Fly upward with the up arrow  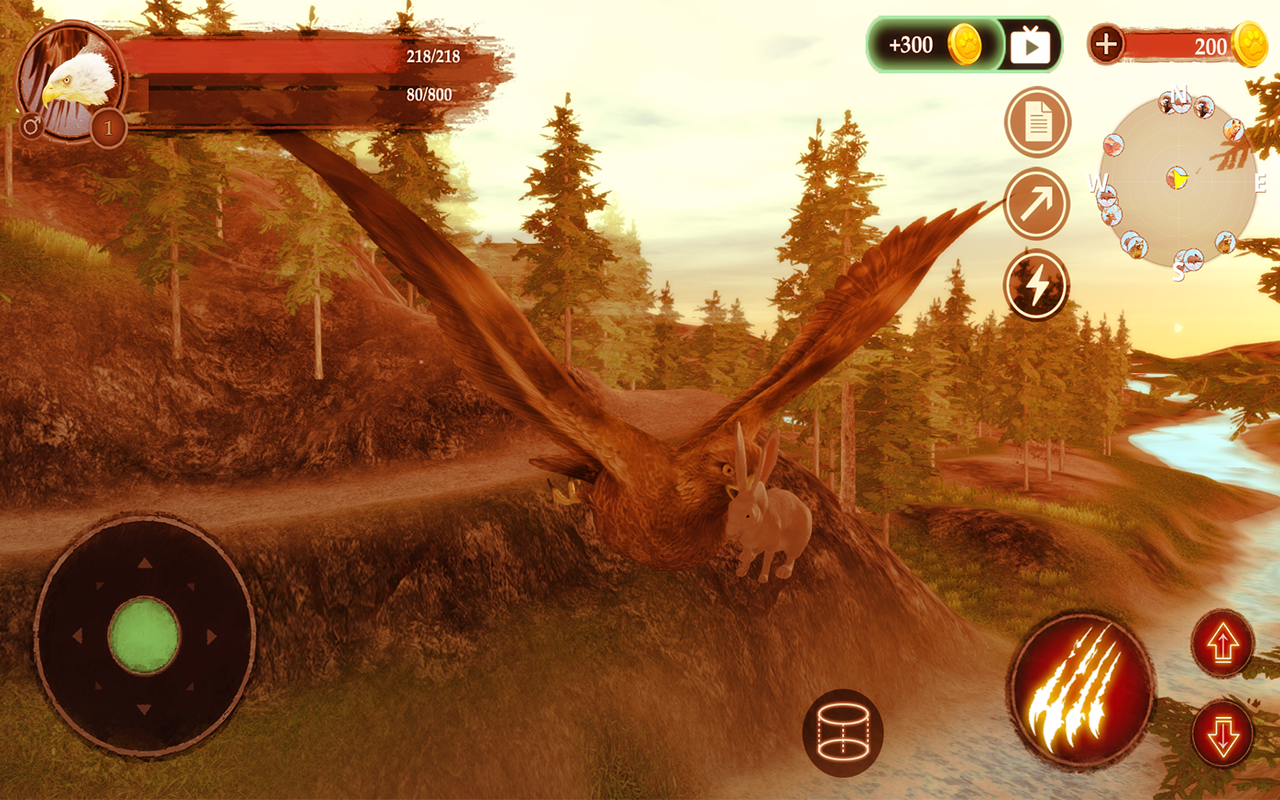click(1222, 643)
